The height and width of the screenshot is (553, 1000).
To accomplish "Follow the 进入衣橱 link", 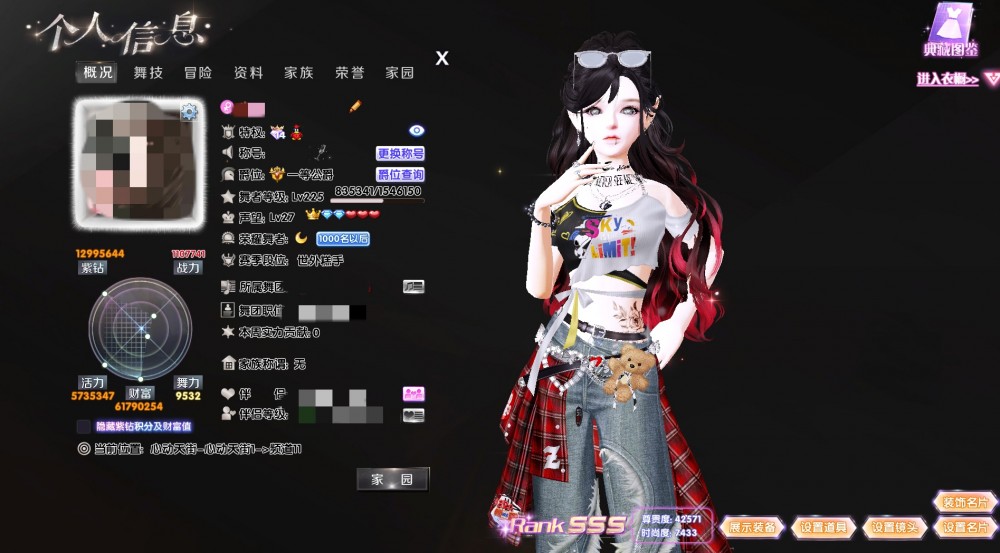I will coord(947,79).
